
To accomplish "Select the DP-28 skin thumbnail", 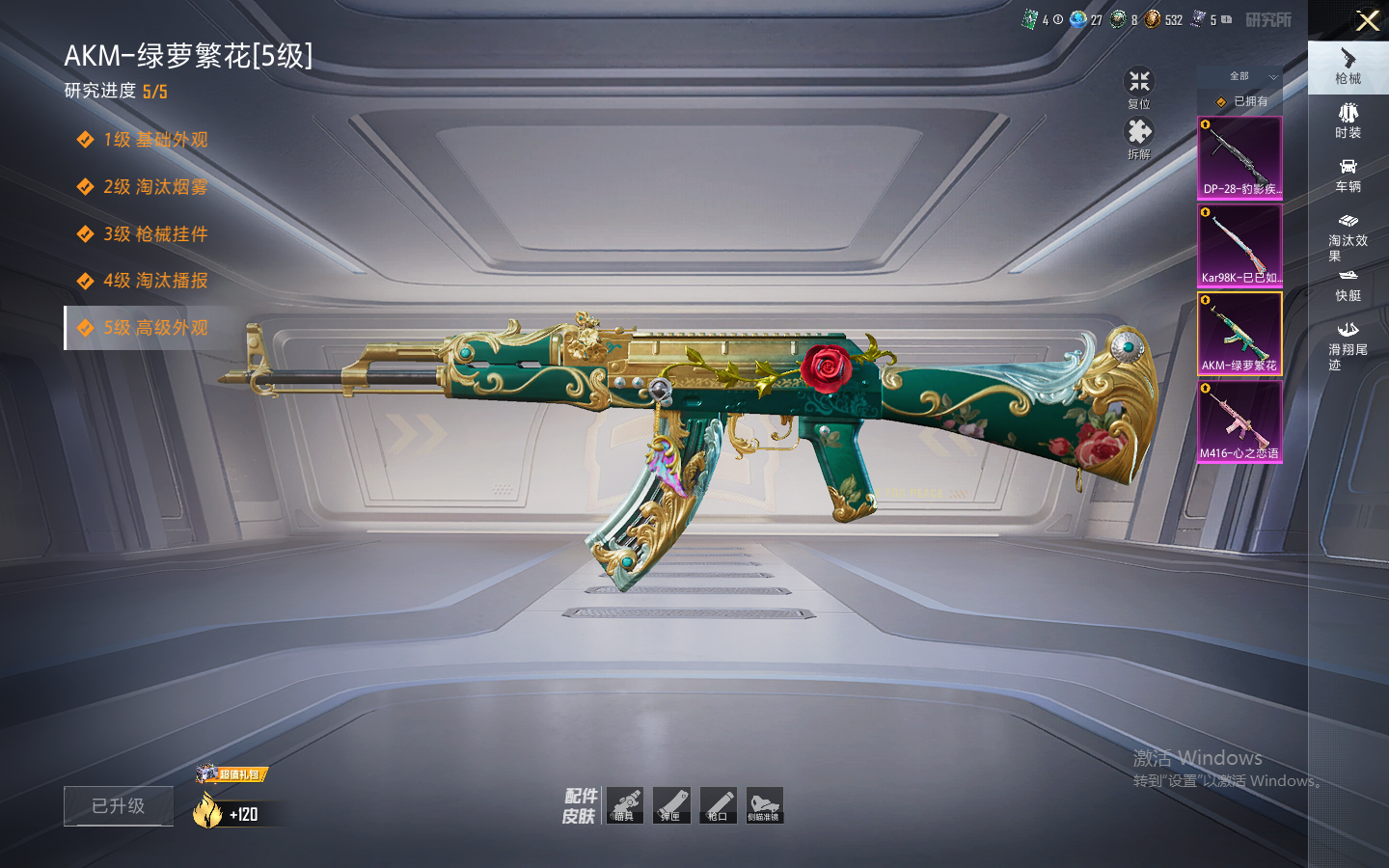I will click(1239, 157).
